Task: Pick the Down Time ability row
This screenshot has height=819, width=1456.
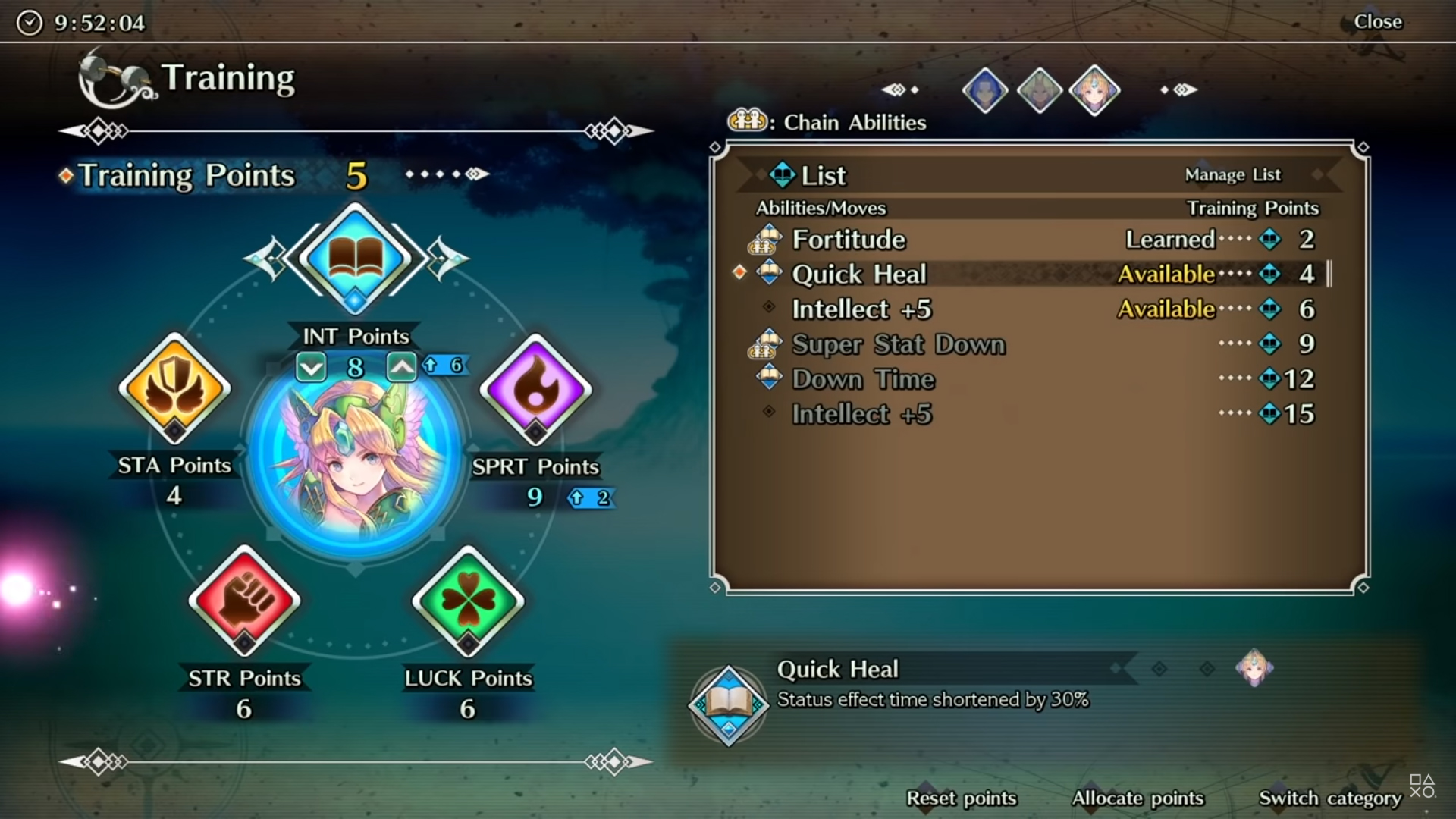Action: (x=1031, y=379)
